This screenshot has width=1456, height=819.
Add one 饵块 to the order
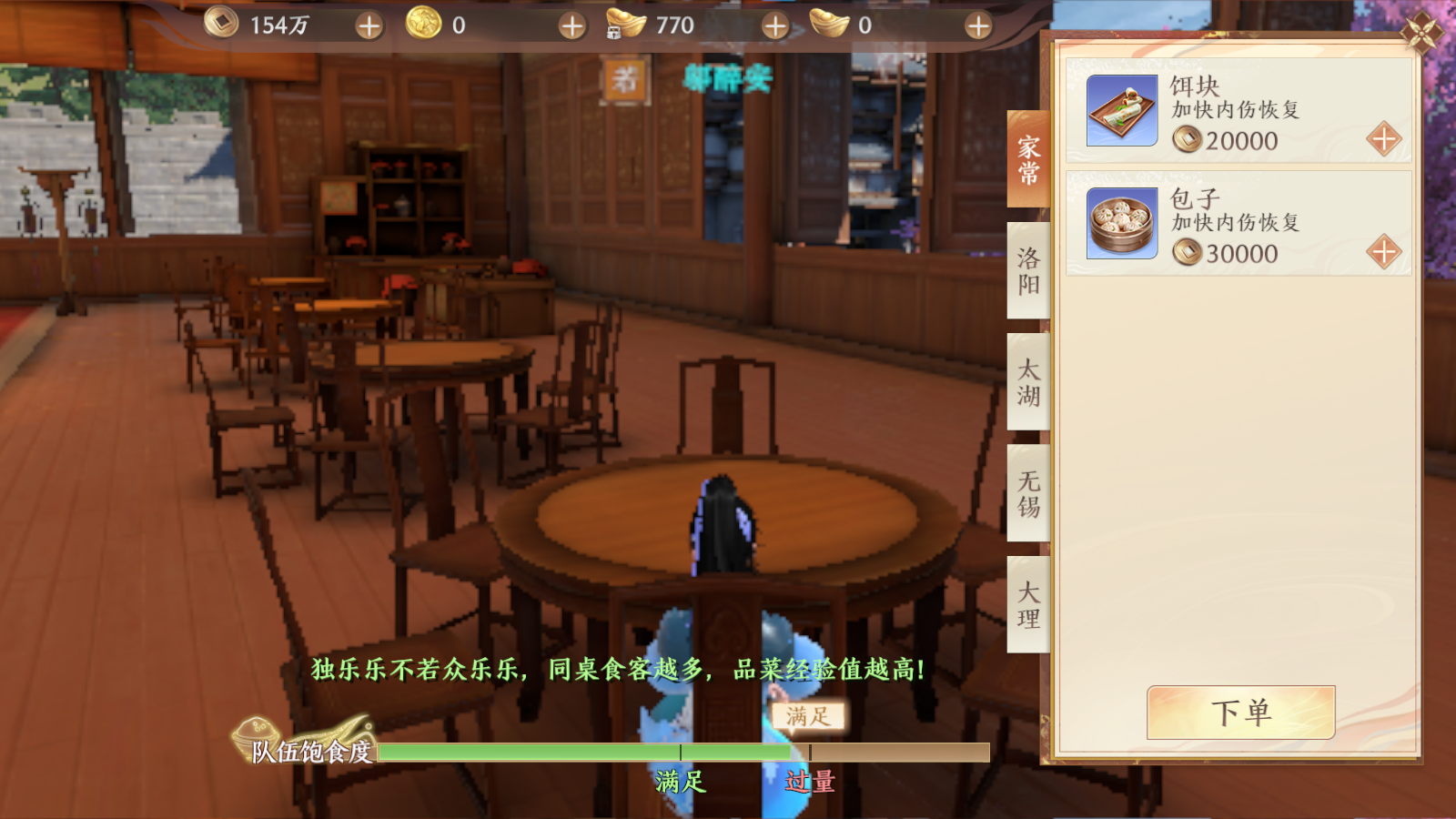[x=1383, y=139]
